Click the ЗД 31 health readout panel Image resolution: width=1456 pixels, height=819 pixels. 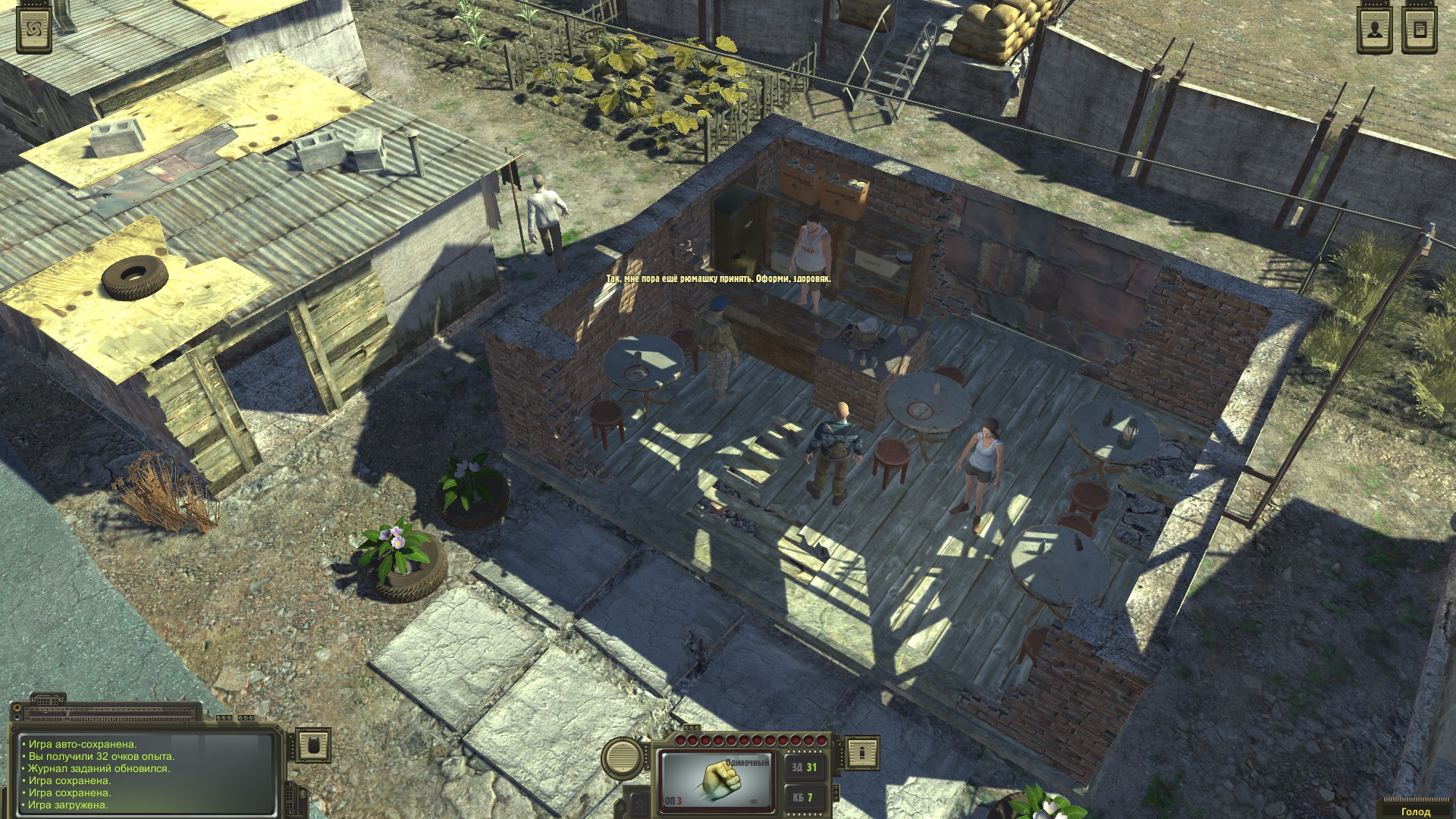click(x=805, y=767)
